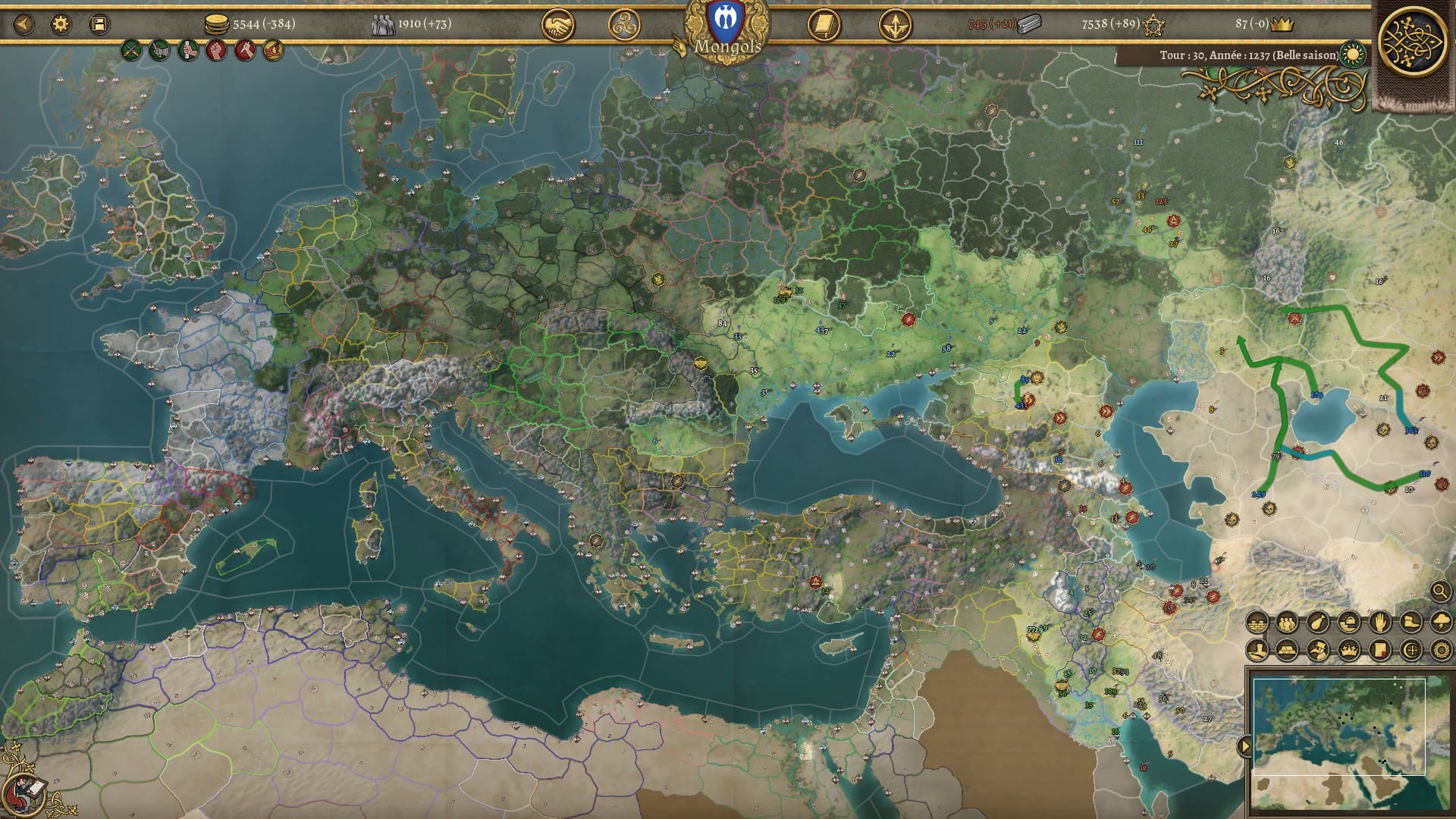Open the settings gear menu

click(x=61, y=24)
